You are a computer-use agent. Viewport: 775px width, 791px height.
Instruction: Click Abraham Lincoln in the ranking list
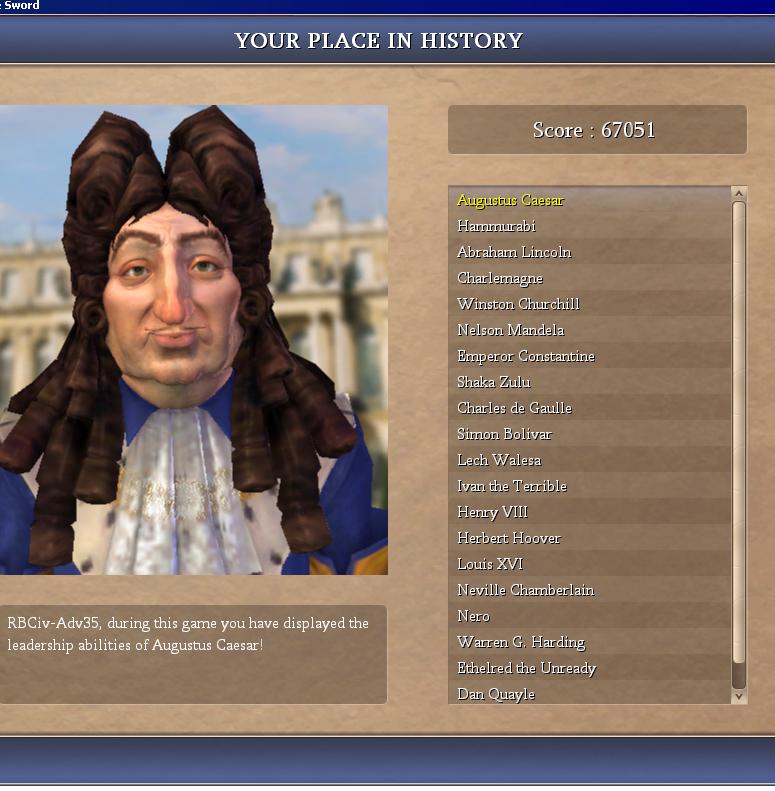[514, 252]
